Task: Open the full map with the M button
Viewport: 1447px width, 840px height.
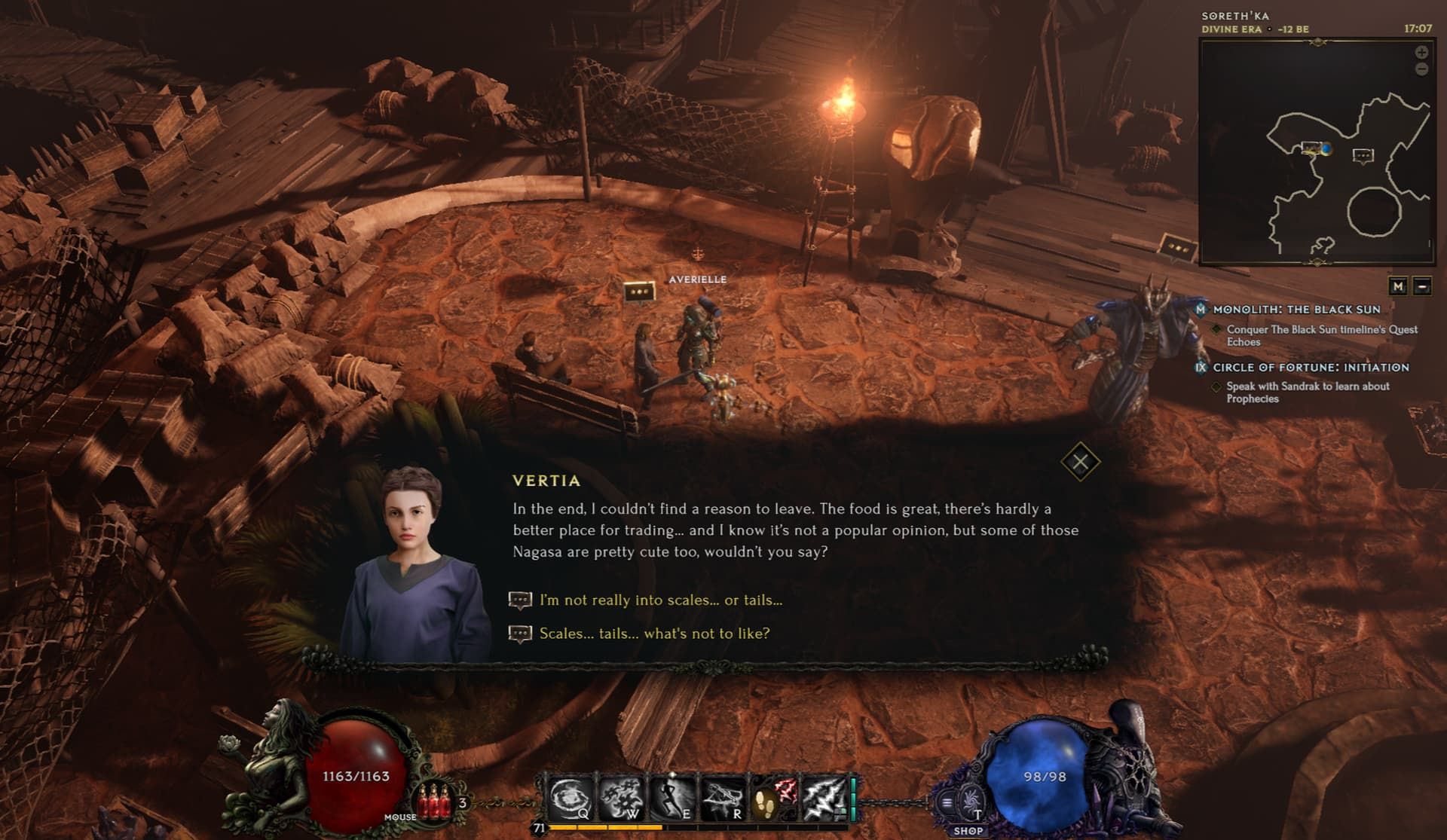Action: [1399, 287]
